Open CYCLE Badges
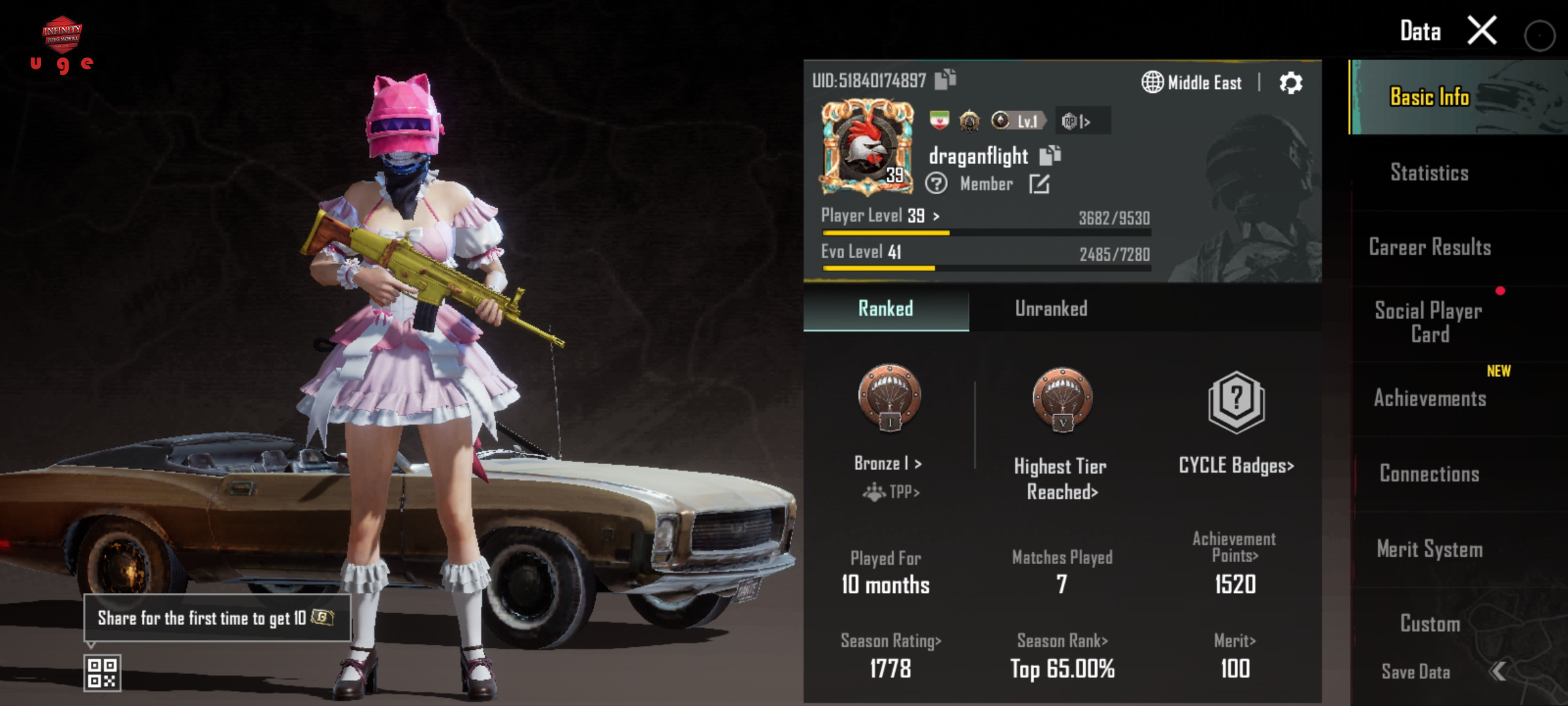Viewport: 1568px width, 706px height. pyautogui.click(x=1235, y=465)
